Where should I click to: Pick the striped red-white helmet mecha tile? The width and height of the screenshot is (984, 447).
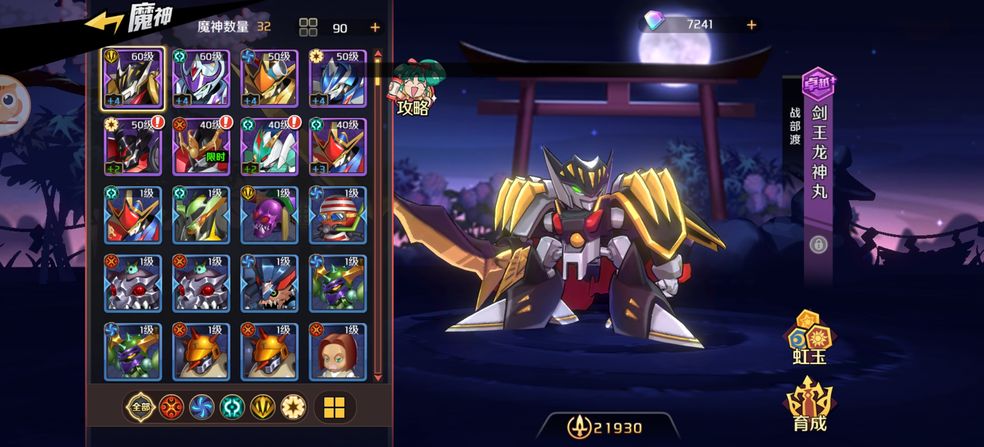coord(337,214)
